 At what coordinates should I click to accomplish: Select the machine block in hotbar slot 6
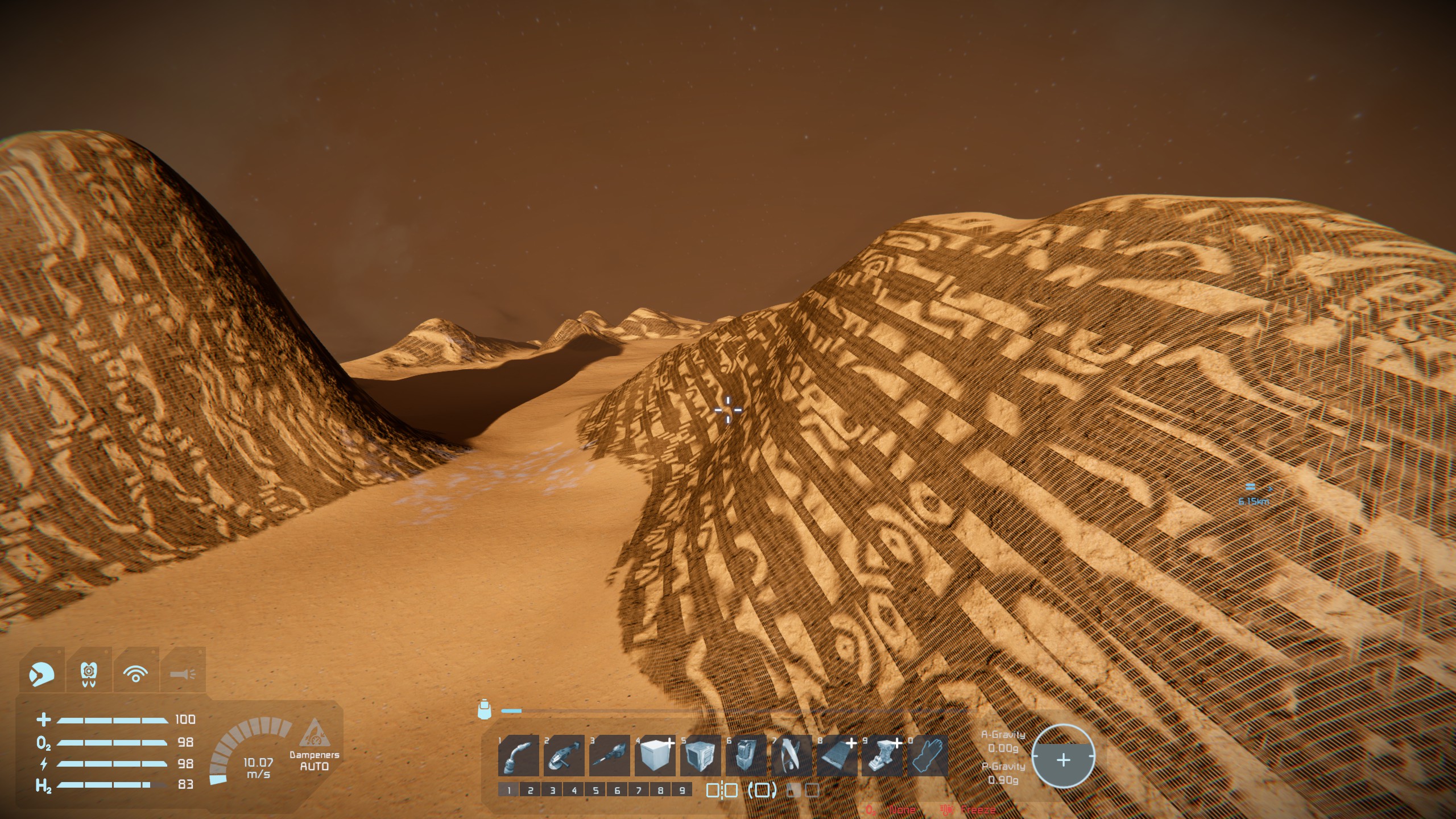[746, 755]
